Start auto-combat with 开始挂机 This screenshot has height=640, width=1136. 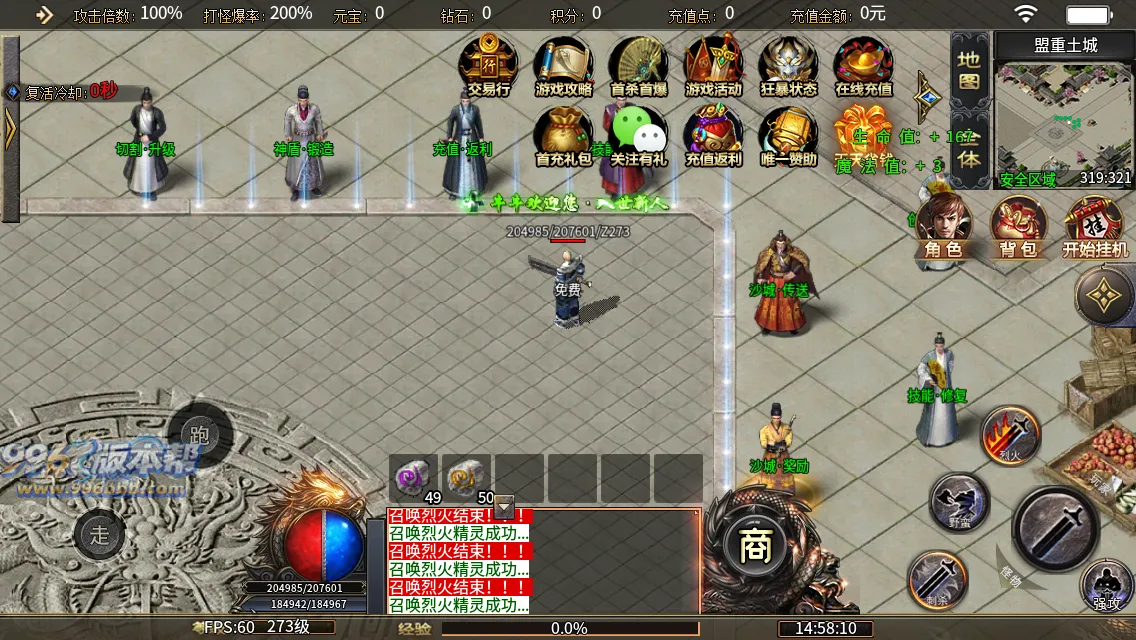1094,226
